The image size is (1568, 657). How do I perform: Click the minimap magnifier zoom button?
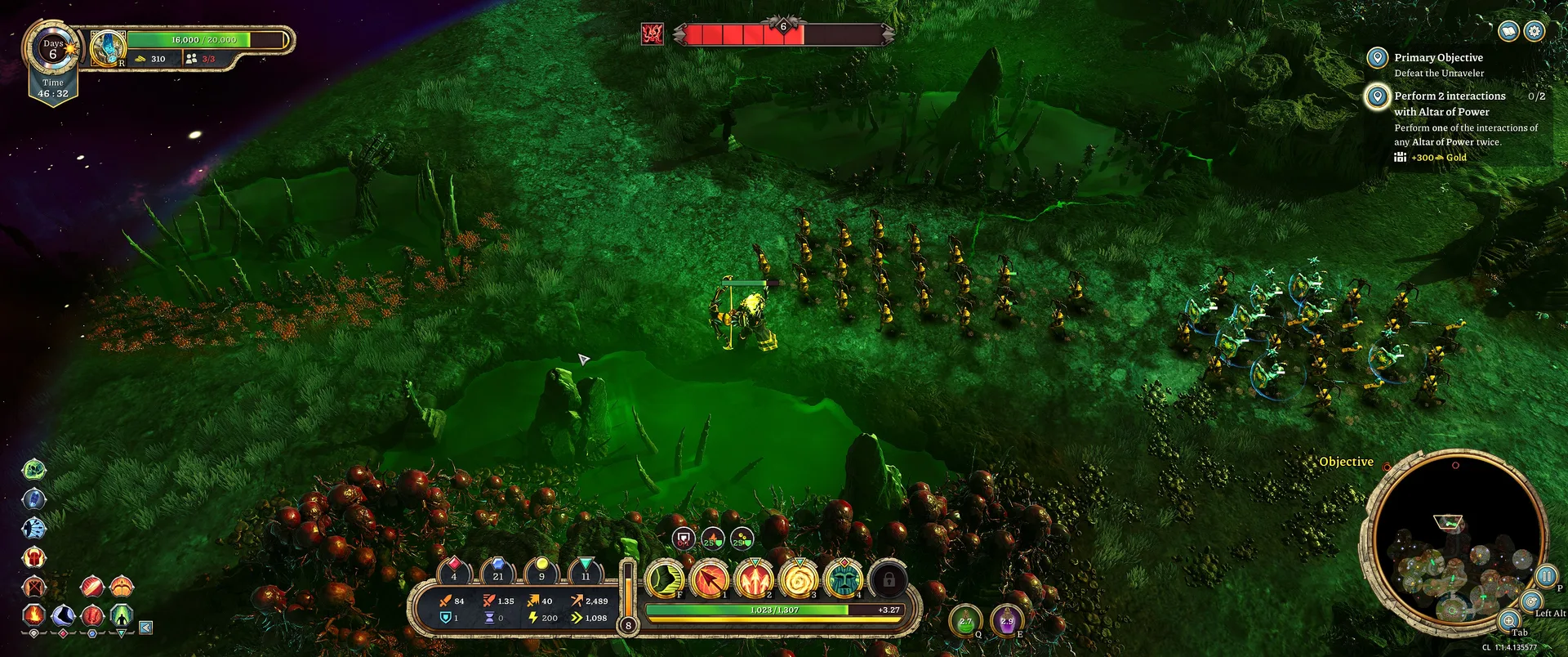pos(1508,620)
